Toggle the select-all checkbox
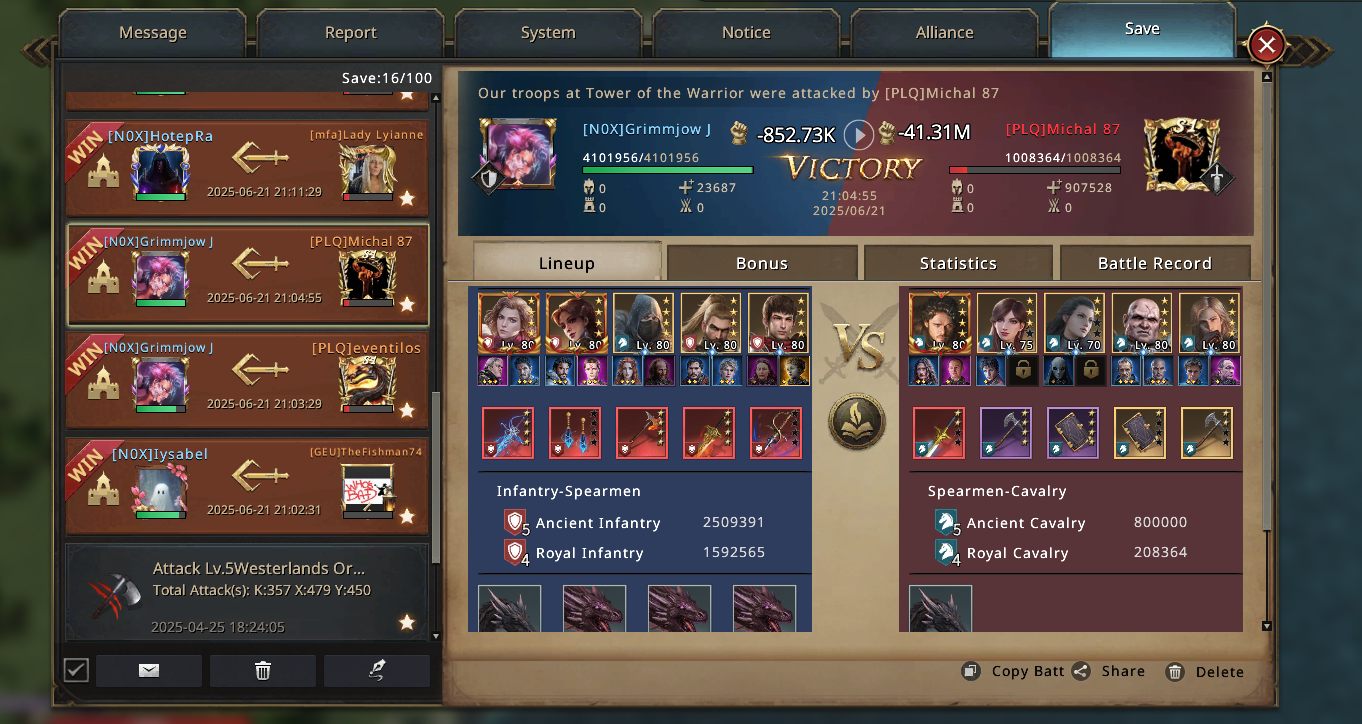Viewport: 1362px width, 724px height. pyautogui.click(x=76, y=670)
